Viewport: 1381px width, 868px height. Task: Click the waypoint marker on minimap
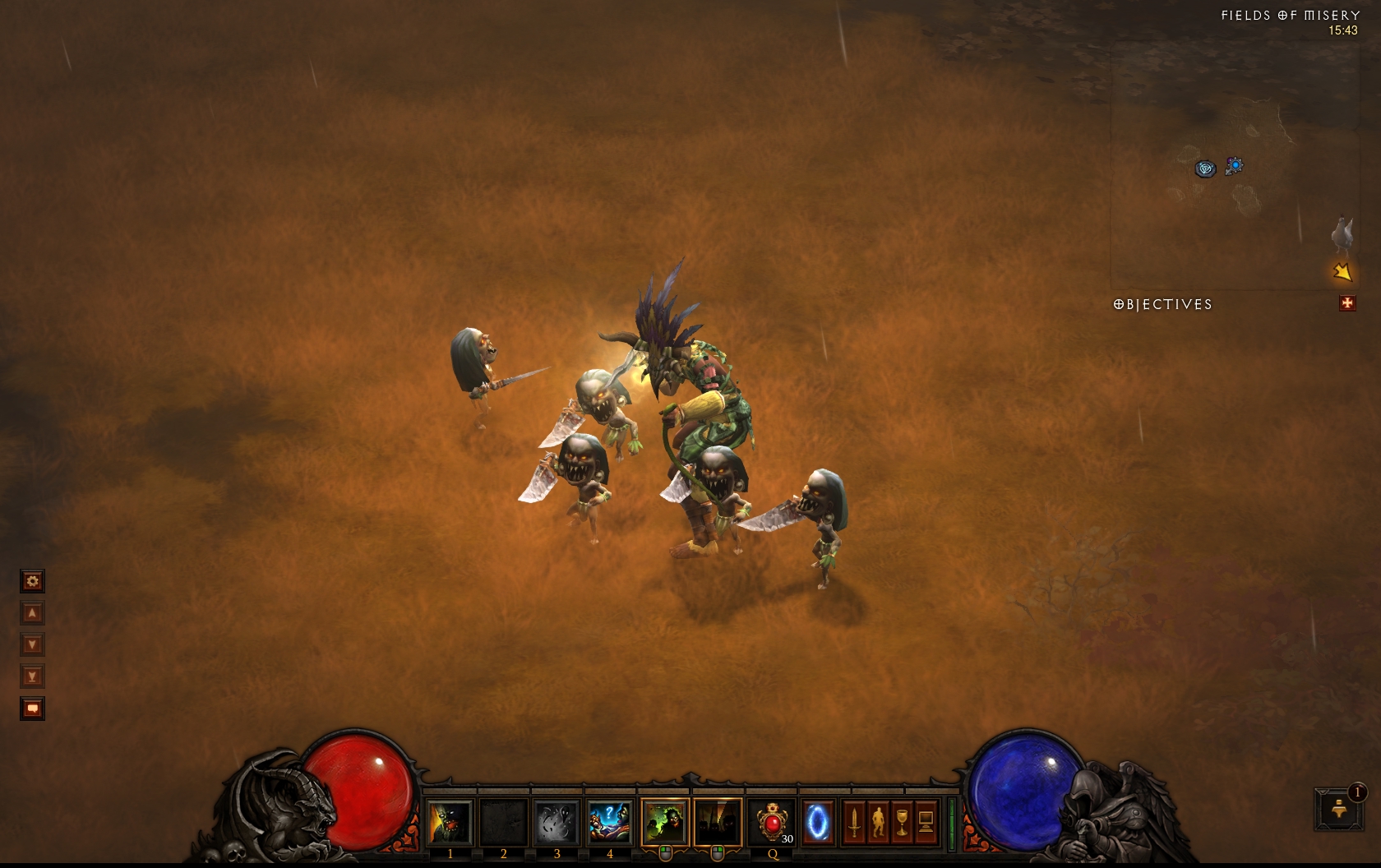click(x=1205, y=169)
